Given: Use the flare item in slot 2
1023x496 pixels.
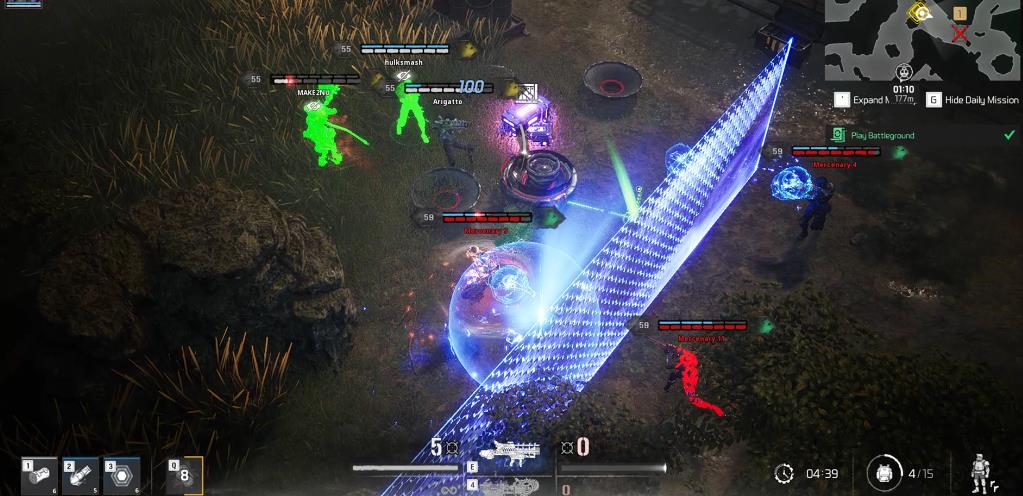Looking at the screenshot, I should pos(80,476).
